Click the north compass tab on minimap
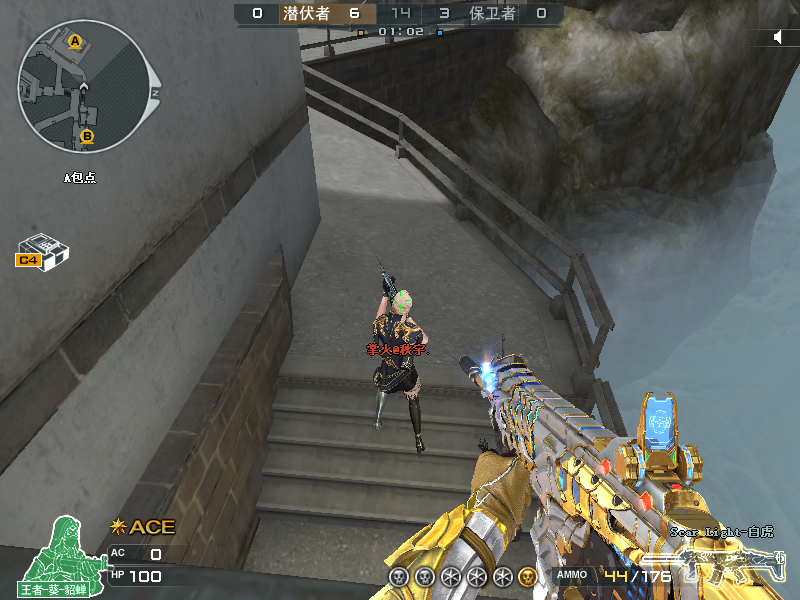The image size is (800, 600). pyautogui.click(x=155, y=92)
